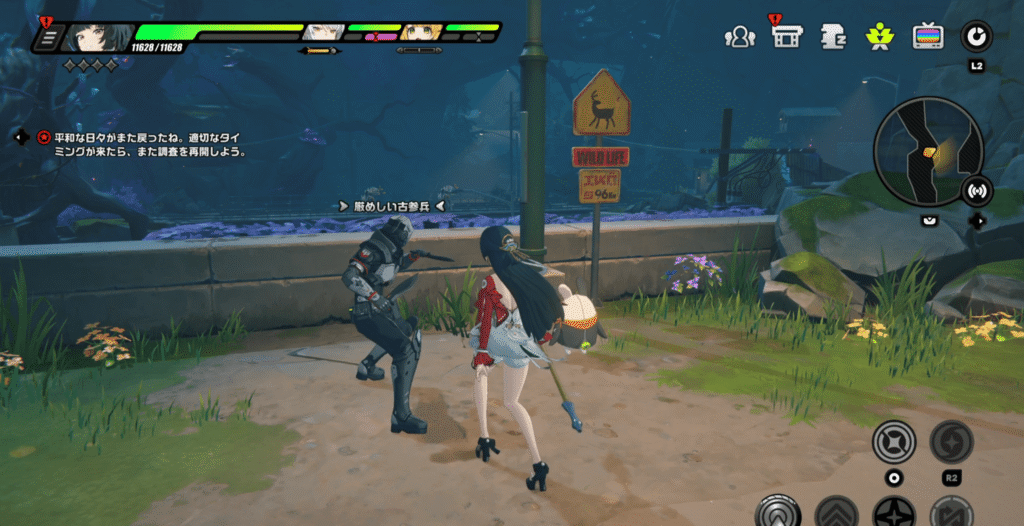Click the sleeping head icon
The image size is (1024, 526).
coord(833,37)
